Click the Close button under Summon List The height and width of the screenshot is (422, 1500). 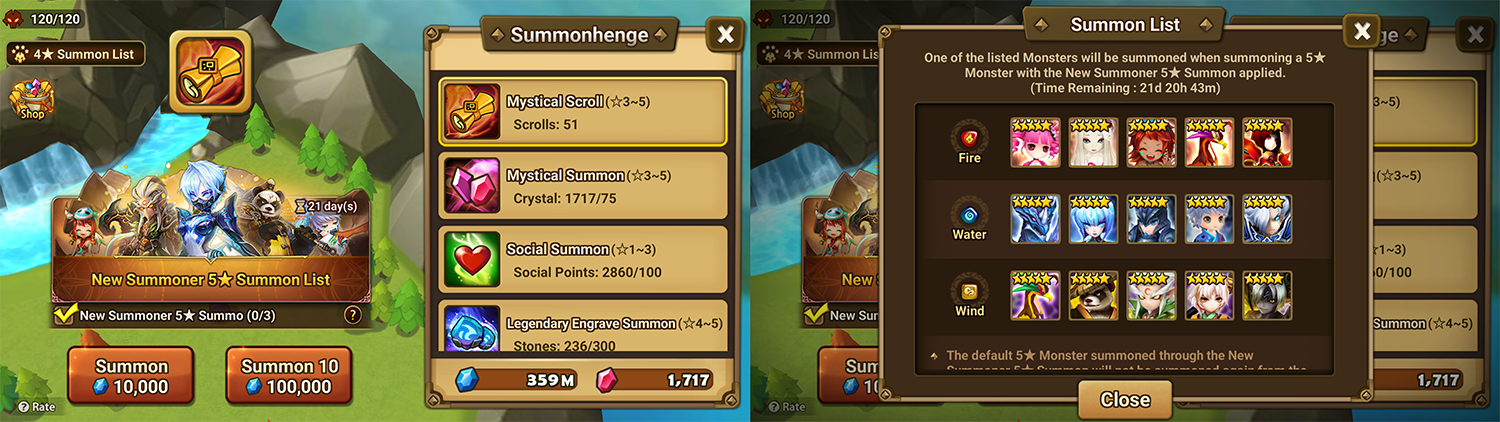tap(1124, 399)
